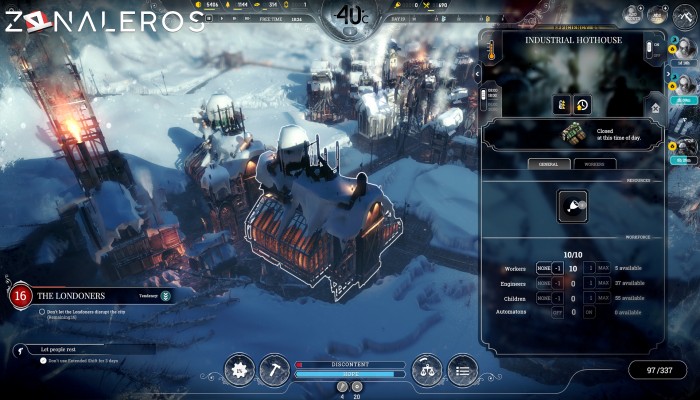Screen dimensions: 700x400
Task: Add one child with the +1 button
Action: point(590,298)
